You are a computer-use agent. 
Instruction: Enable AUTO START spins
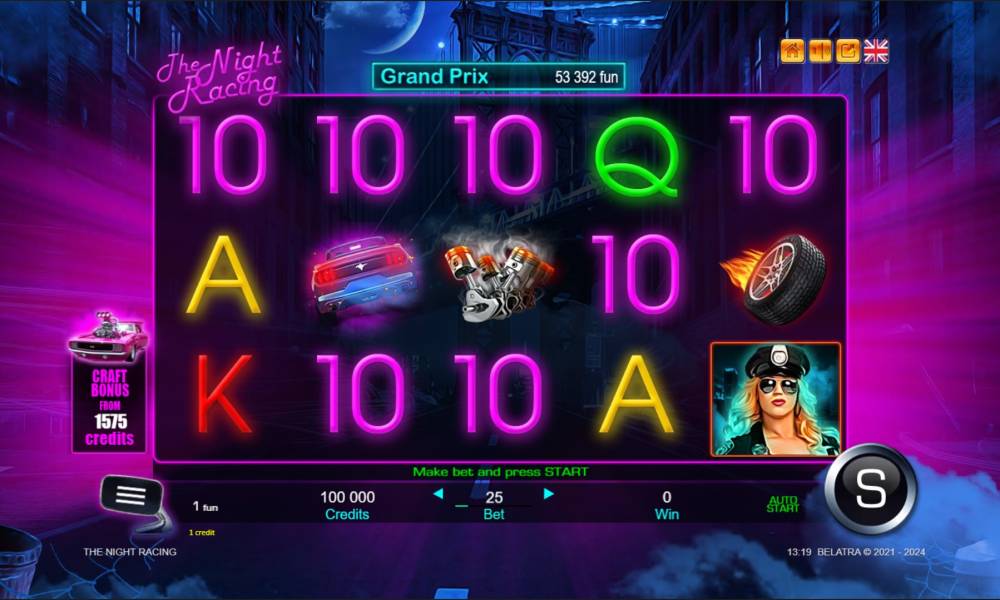pos(783,505)
